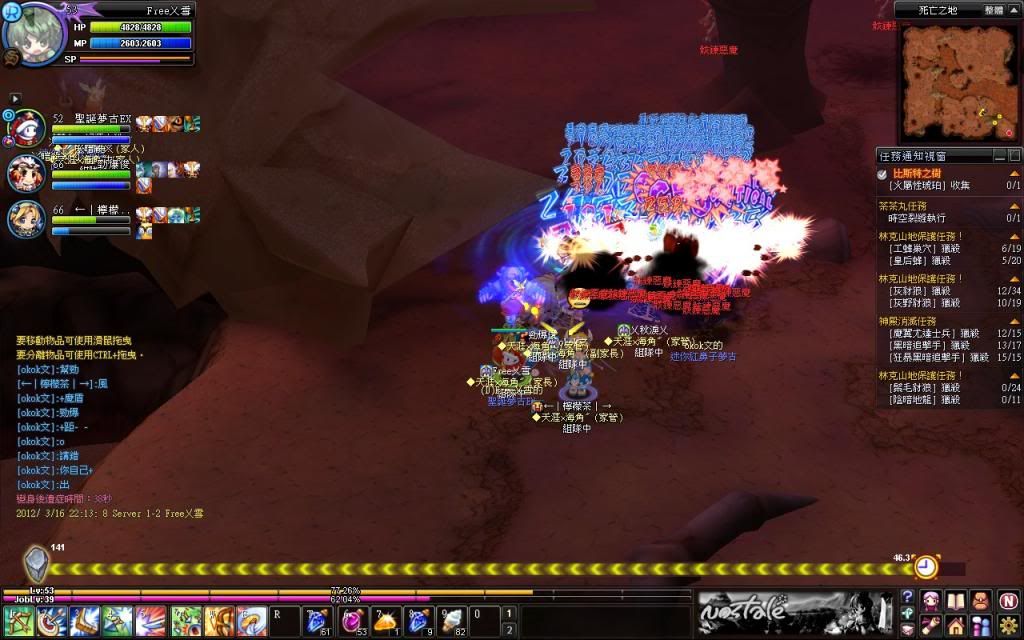Viewport: 1024px width, 640px height.
Task: Use the purple potion with 53 left
Action: tap(352, 620)
